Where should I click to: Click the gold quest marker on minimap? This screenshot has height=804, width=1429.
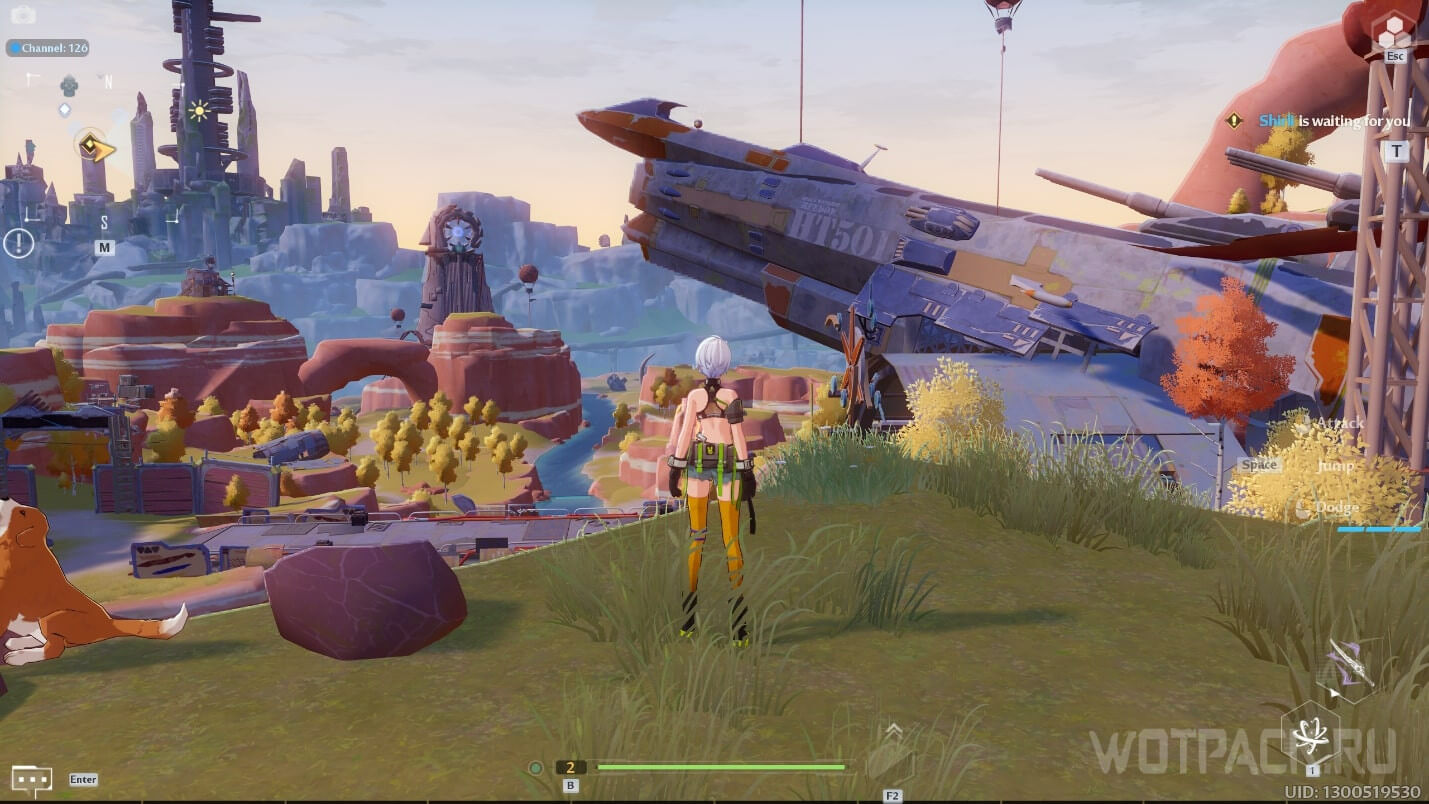[96, 149]
